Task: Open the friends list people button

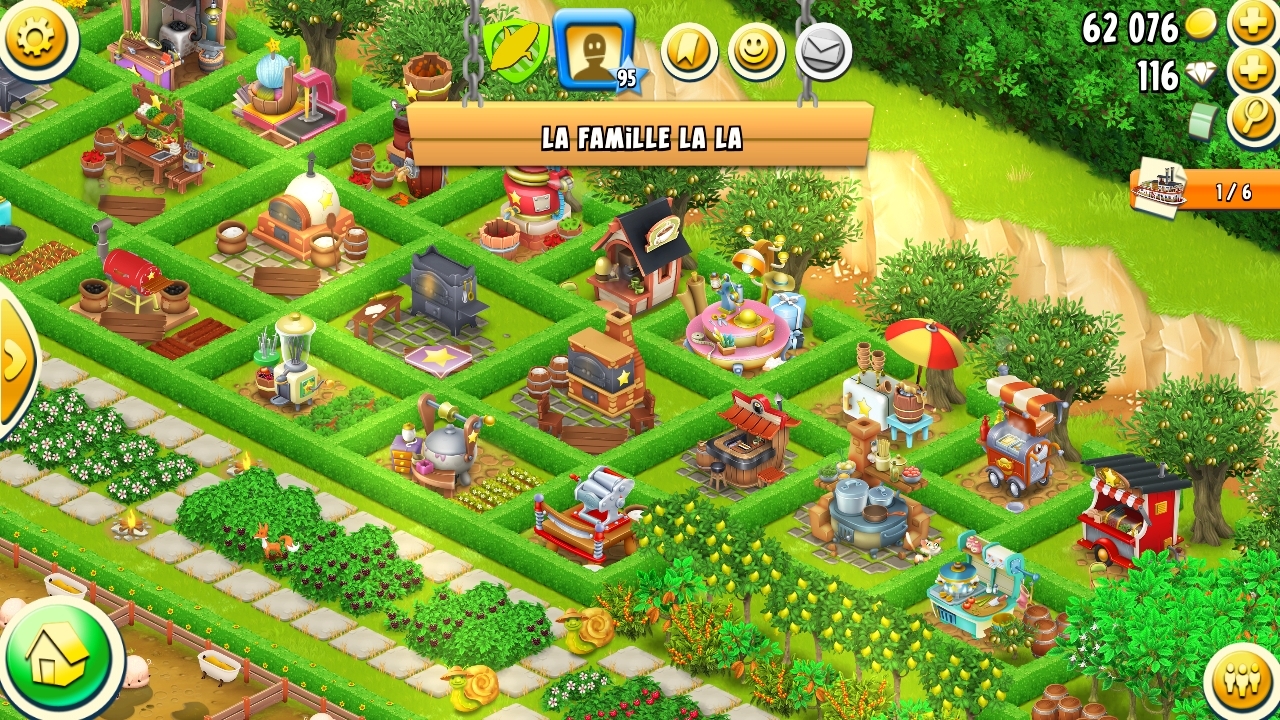Action: tap(1241, 682)
